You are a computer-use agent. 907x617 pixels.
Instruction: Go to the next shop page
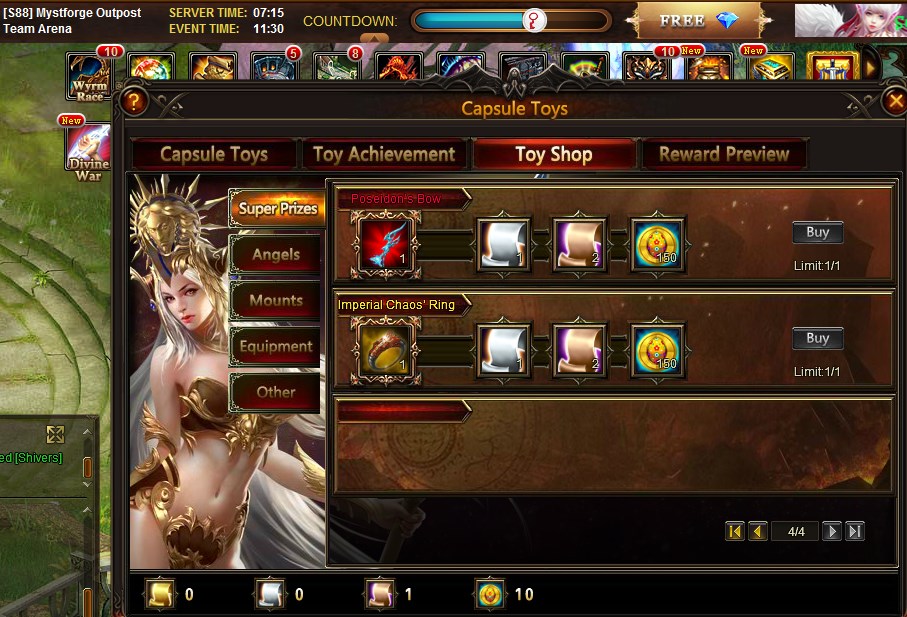point(831,531)
